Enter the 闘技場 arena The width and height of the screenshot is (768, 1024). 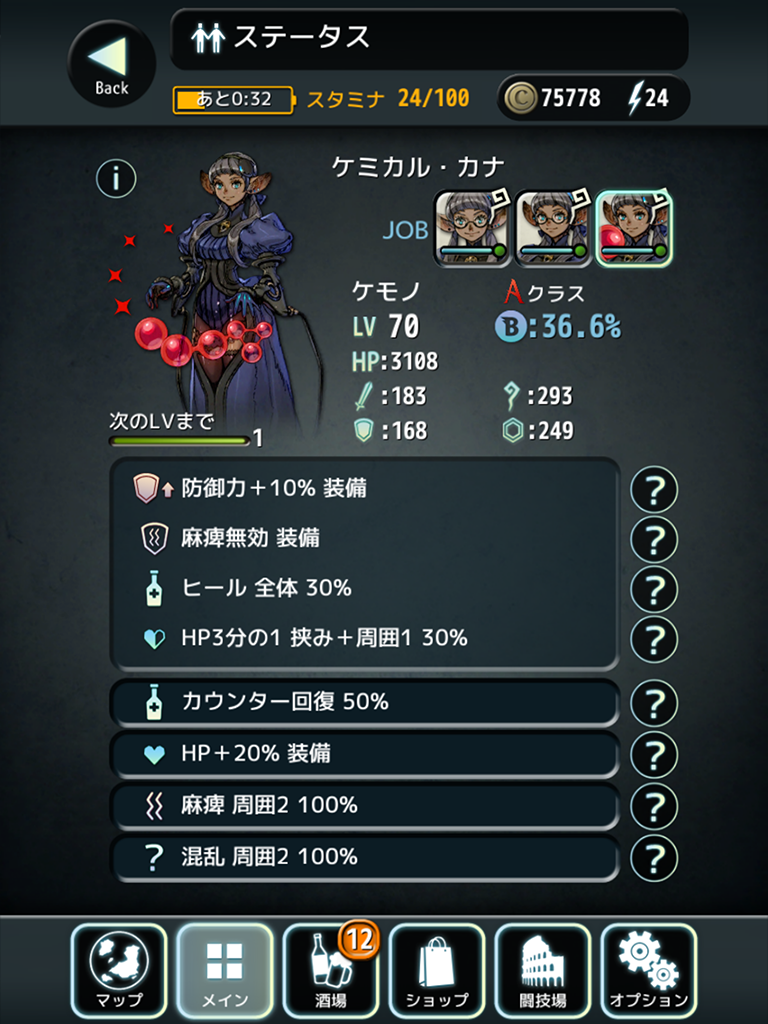pyautogui.click(x=543, y=970)
